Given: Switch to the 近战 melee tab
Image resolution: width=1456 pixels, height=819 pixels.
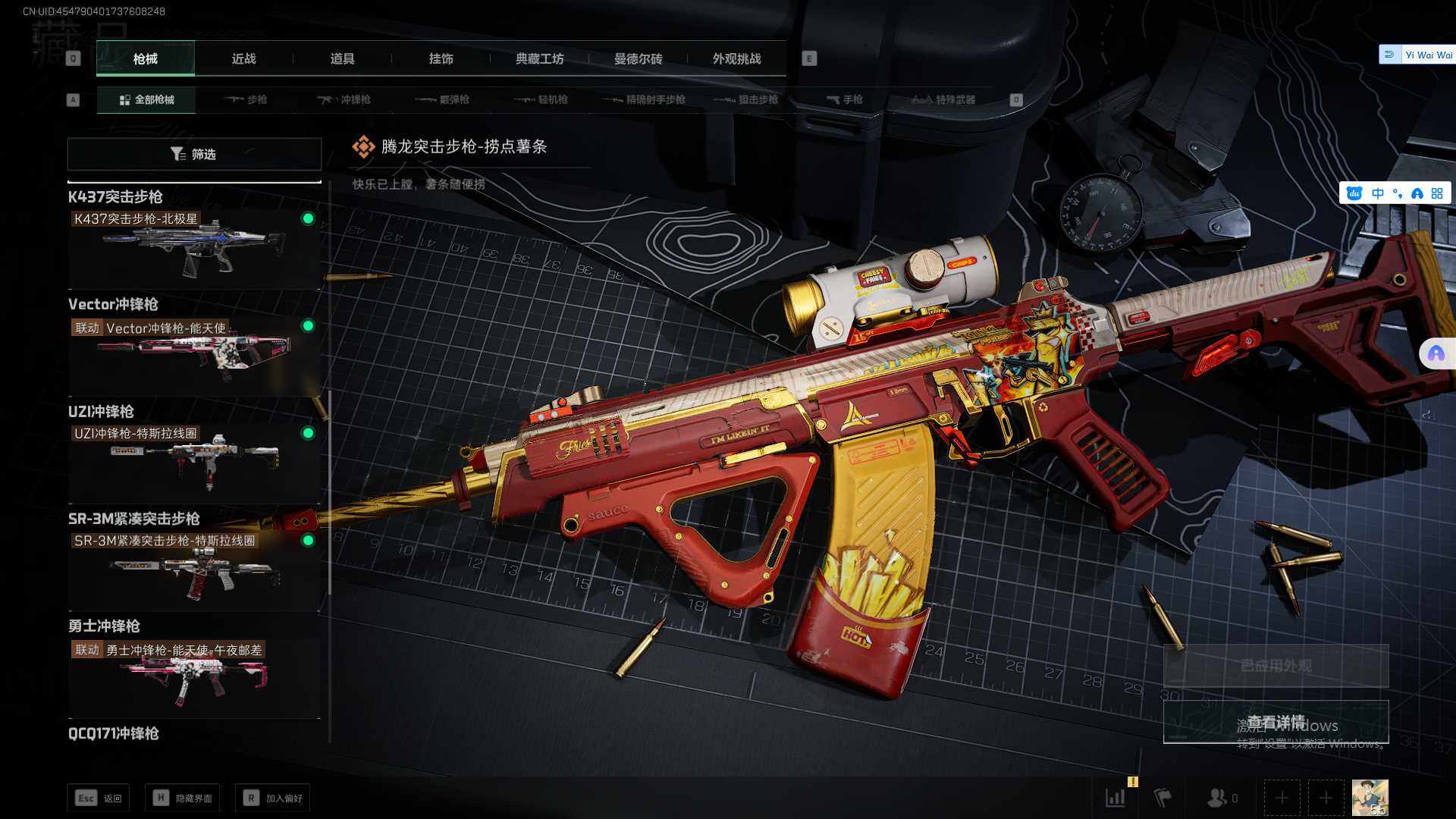Looking at the screenshot, I should click(x=243, y=59).
